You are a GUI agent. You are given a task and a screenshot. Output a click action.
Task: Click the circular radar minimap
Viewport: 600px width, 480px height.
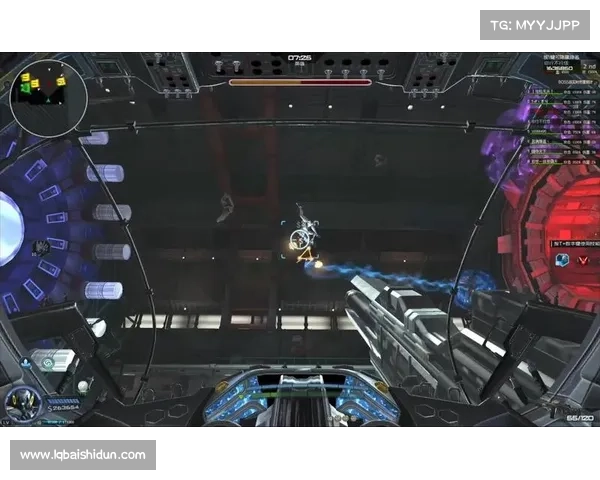coord(48,90)
